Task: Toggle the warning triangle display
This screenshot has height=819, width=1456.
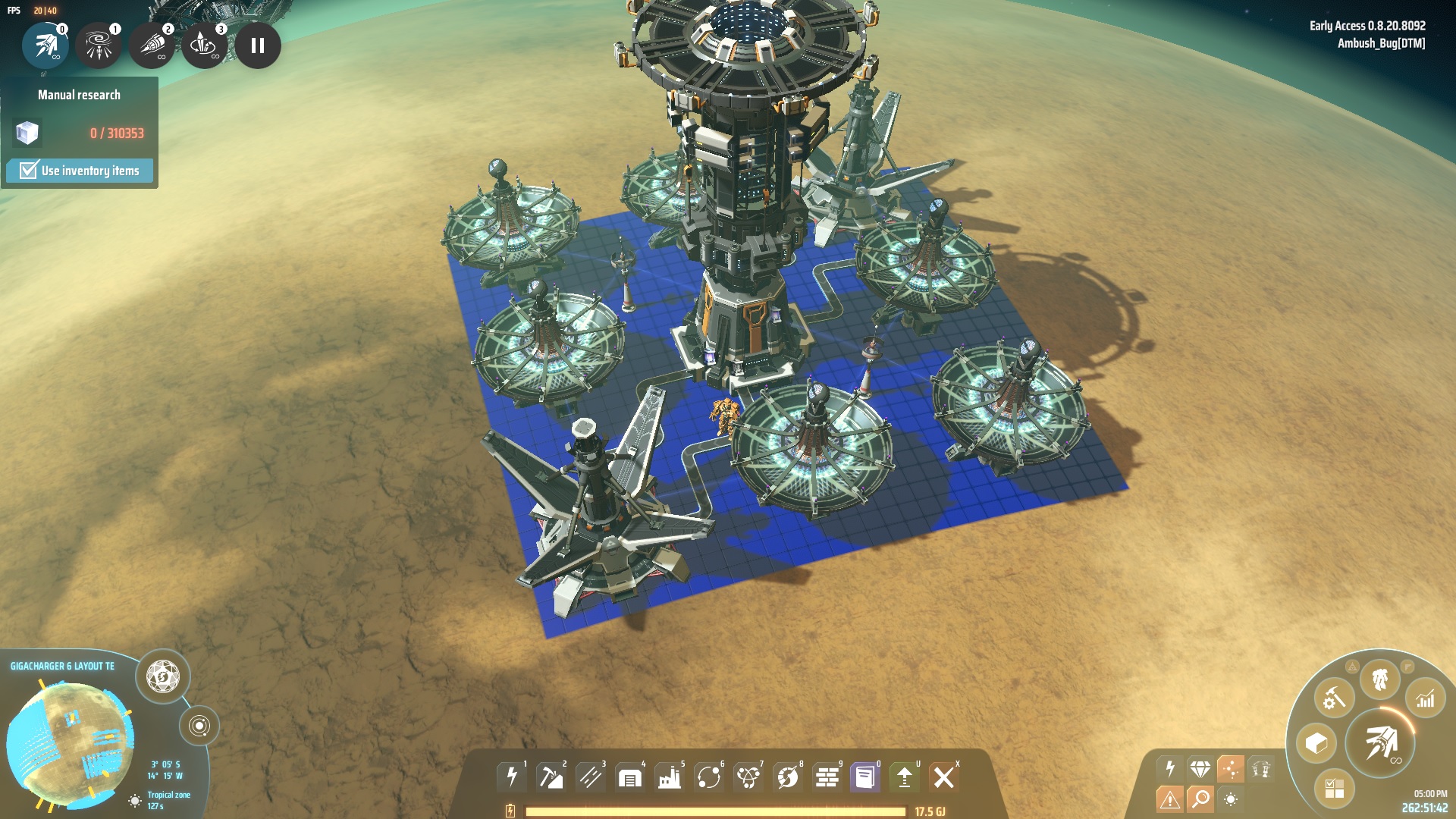Action: tap(1169, 799)
